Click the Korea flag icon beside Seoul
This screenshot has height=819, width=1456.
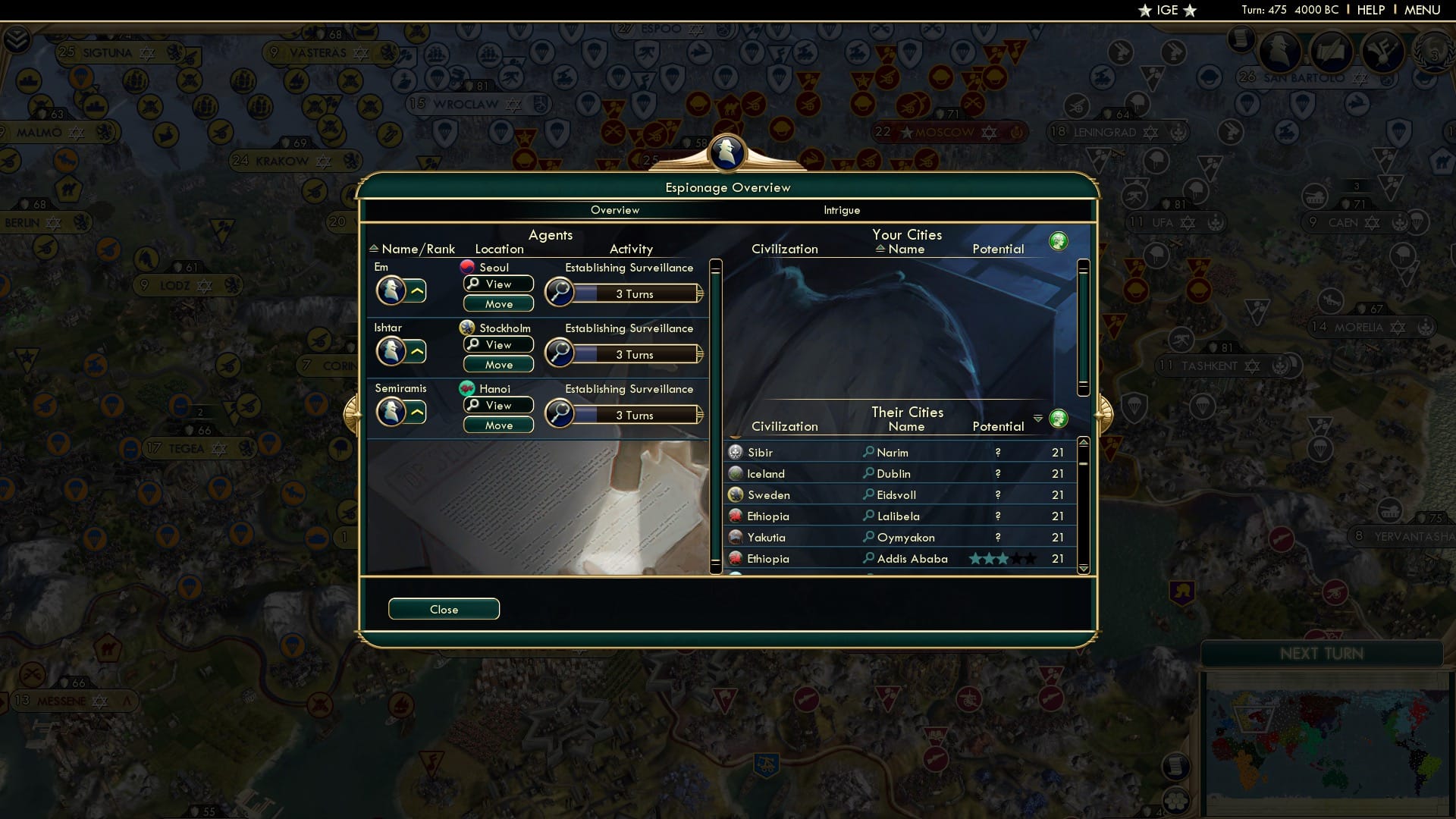click(468, 267)
